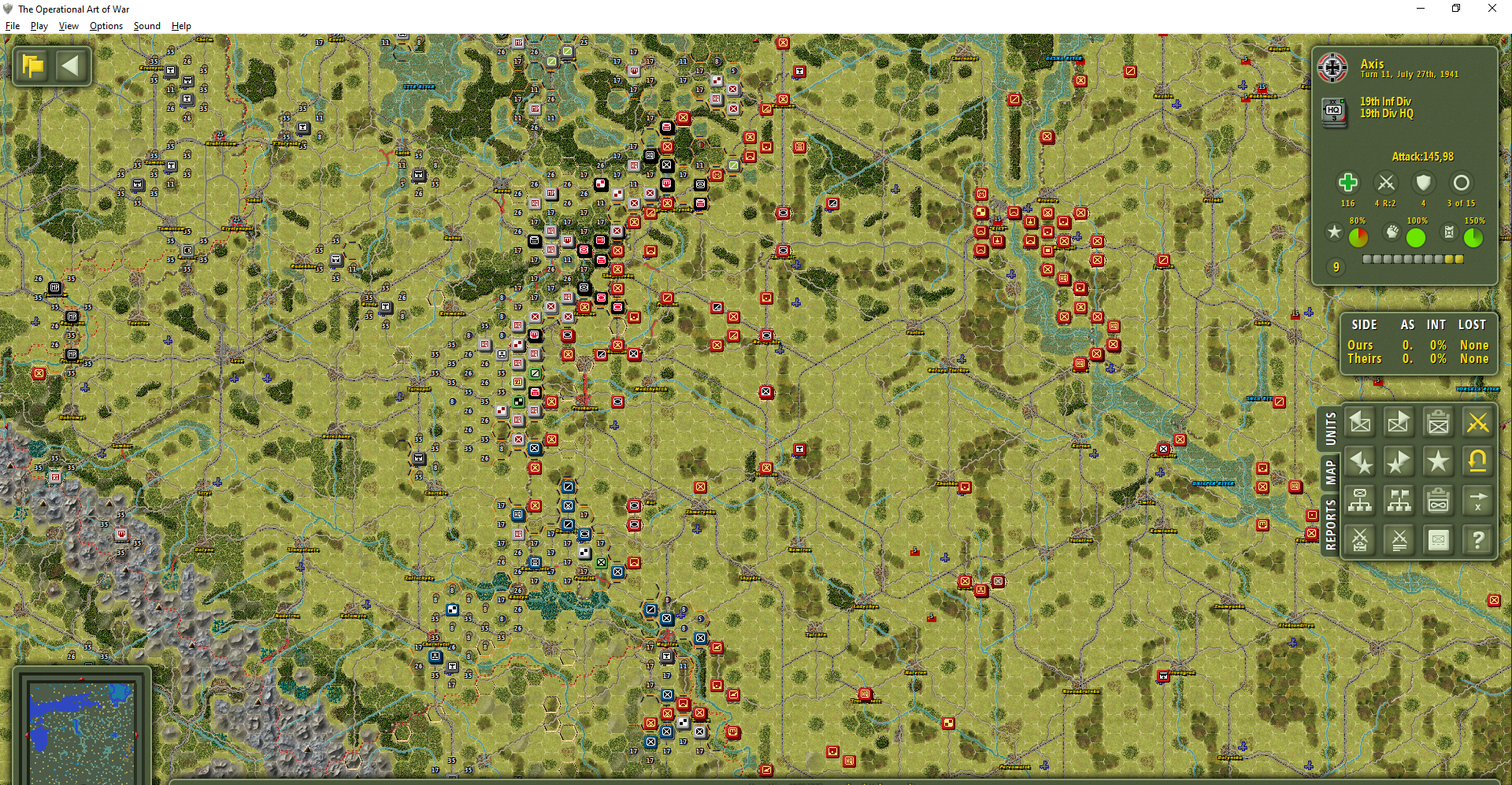Open the unit inventory clipboard icon
The width and height of the screenshot is (1512, 785).
coord(1439,423)
